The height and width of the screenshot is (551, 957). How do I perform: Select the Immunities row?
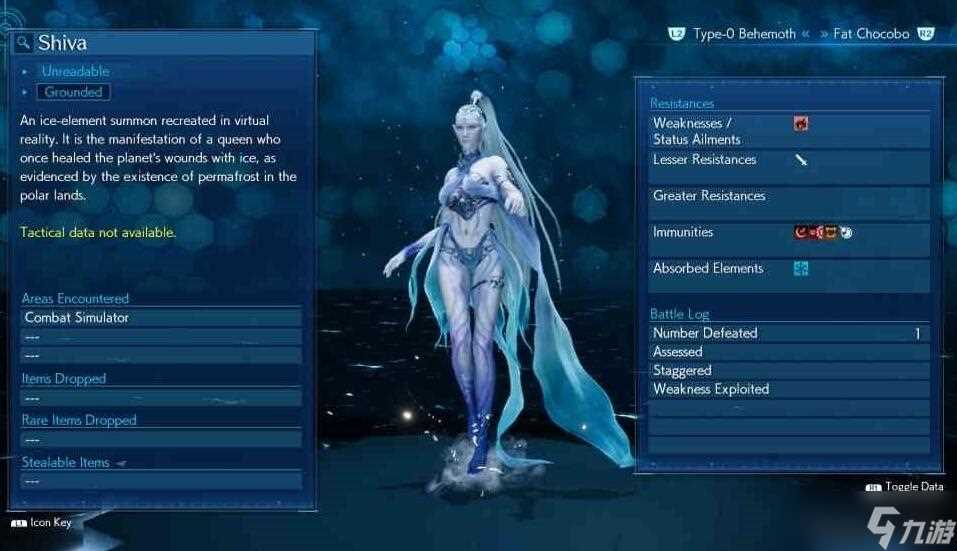pyautogui.click(x=788, y=233)
